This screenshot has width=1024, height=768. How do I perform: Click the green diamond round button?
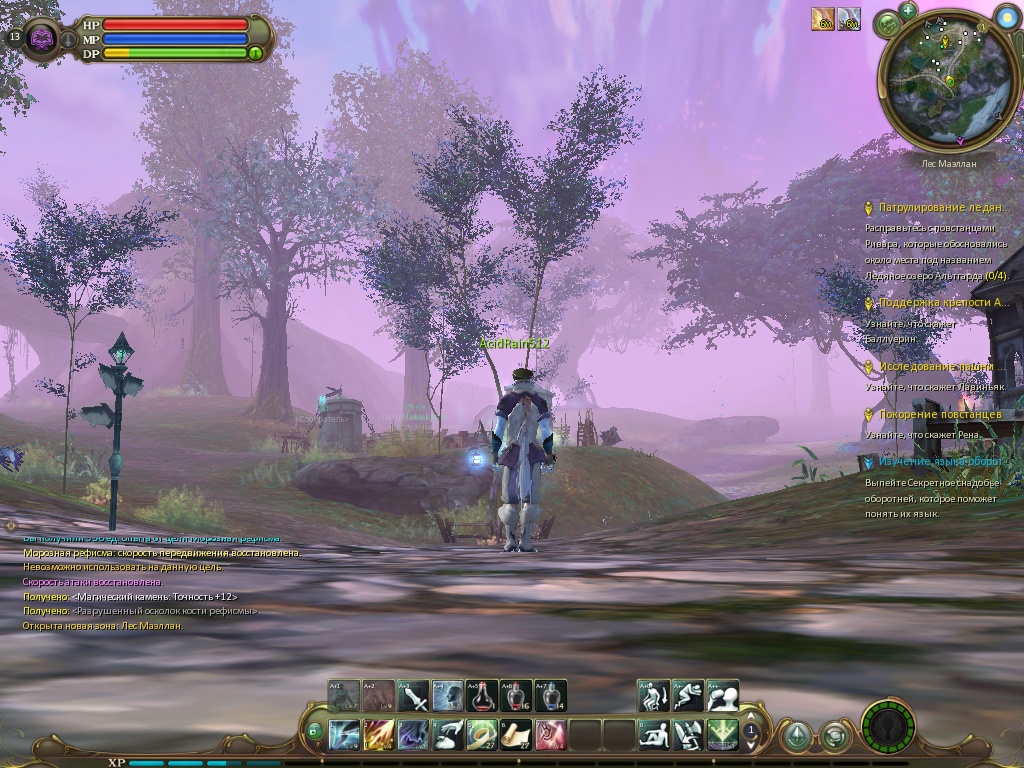pos(796,736)
